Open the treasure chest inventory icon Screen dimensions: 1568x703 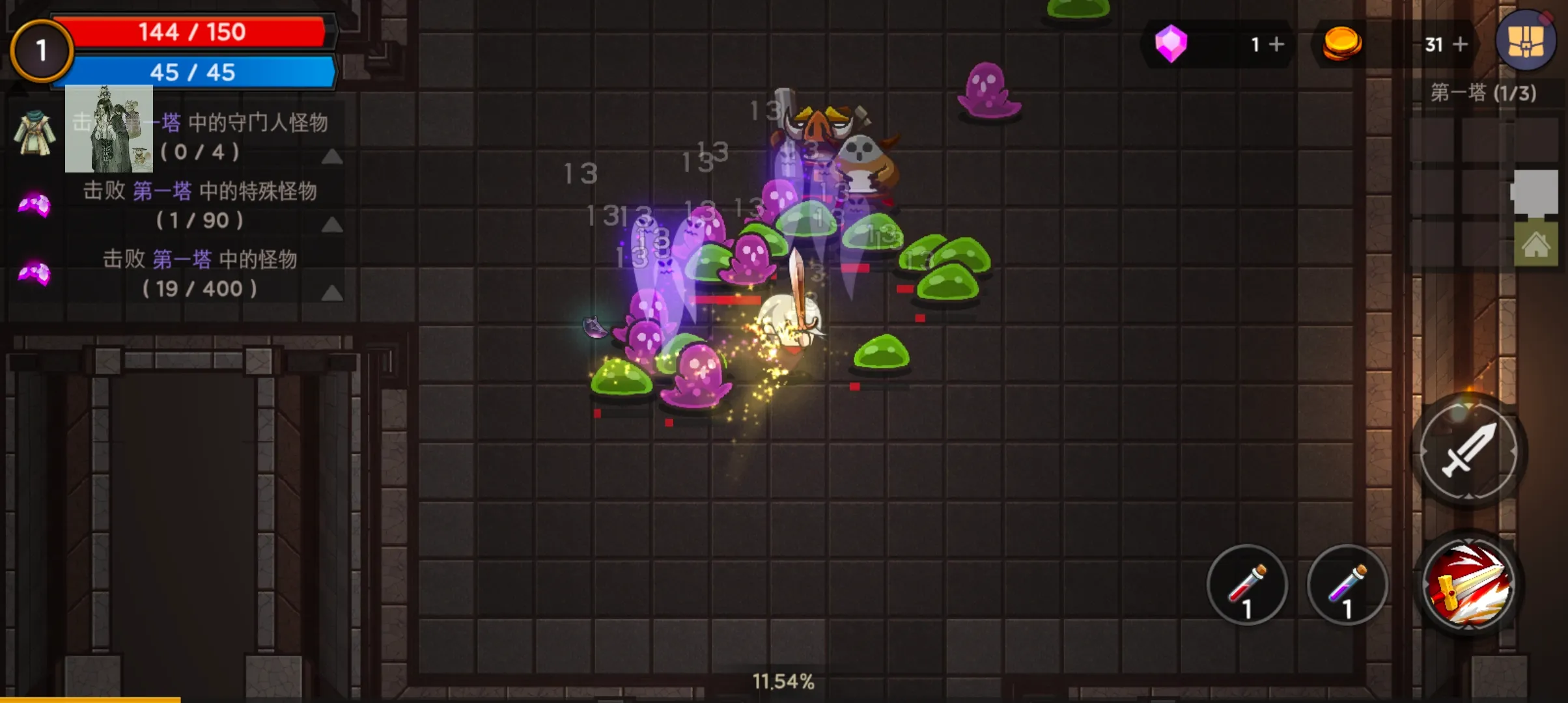(1526, 41)
